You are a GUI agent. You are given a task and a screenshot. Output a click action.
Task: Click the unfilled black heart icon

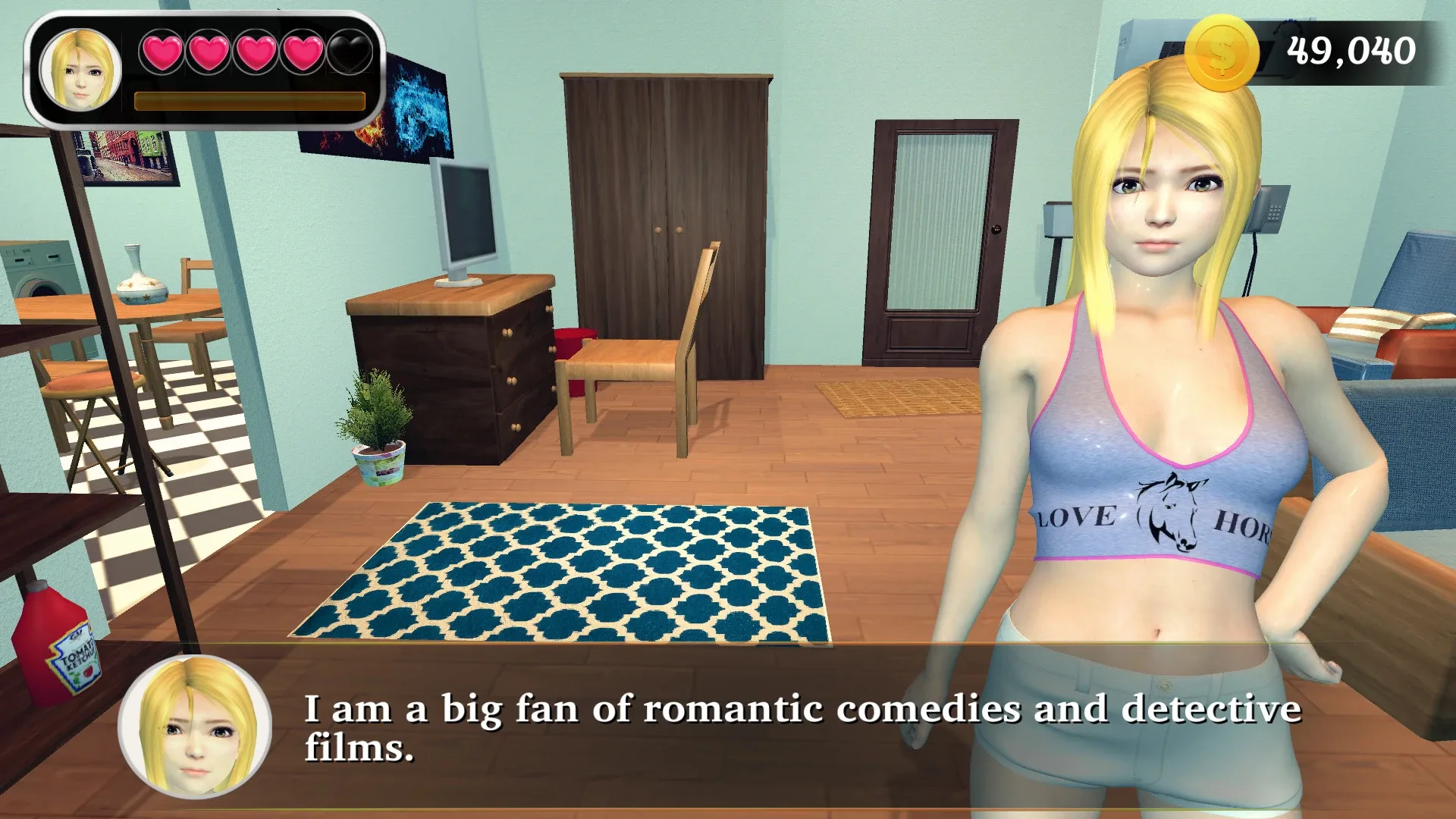point(350,52)
